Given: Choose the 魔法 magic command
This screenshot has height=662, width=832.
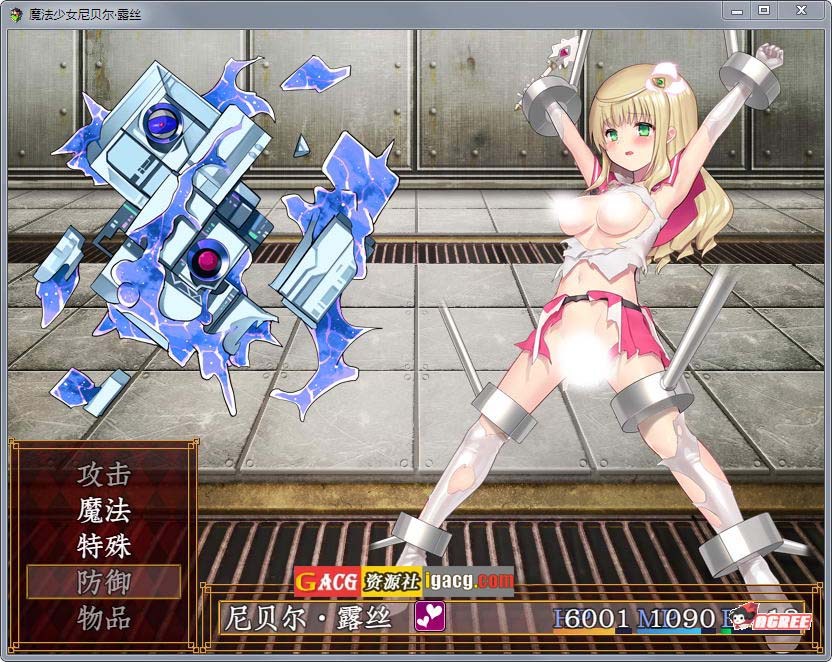Looking at the screenshot, I should click(104, 510).
